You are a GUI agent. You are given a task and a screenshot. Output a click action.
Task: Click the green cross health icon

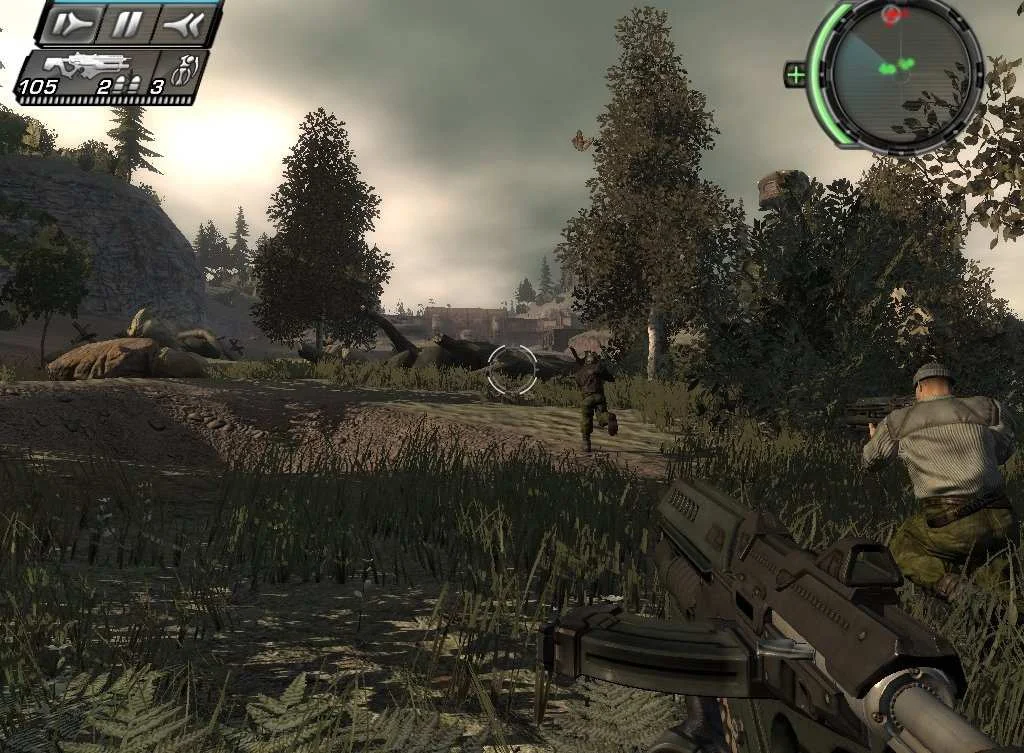(796, 74)
